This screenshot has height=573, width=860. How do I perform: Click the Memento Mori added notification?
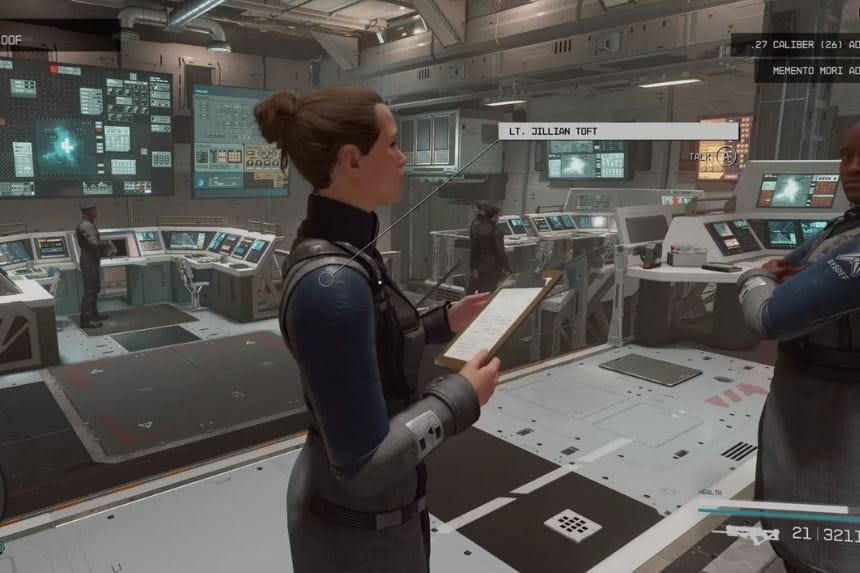[x=807, y=71]
